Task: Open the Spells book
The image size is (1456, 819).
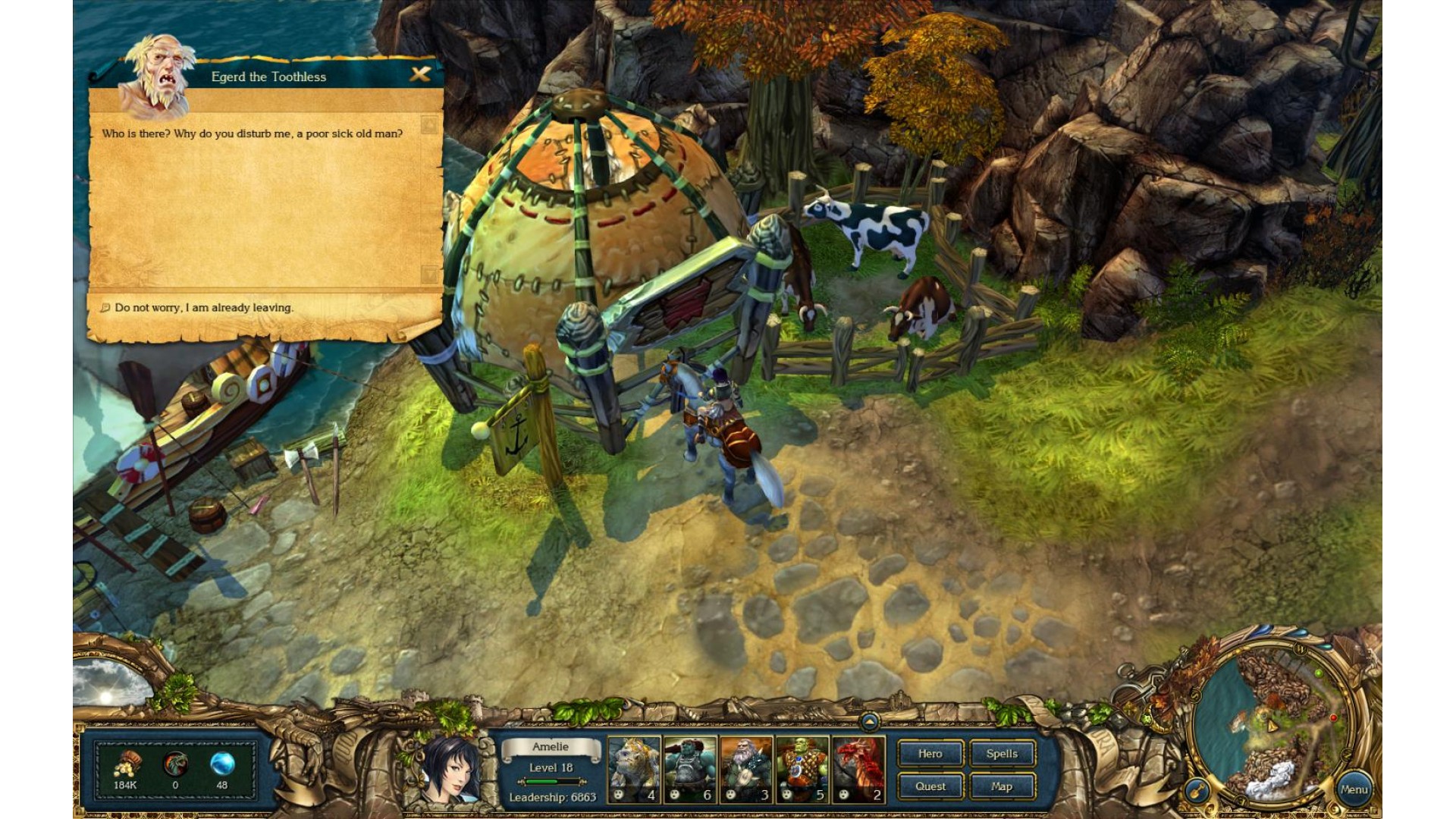Action: pos(1002,754)
